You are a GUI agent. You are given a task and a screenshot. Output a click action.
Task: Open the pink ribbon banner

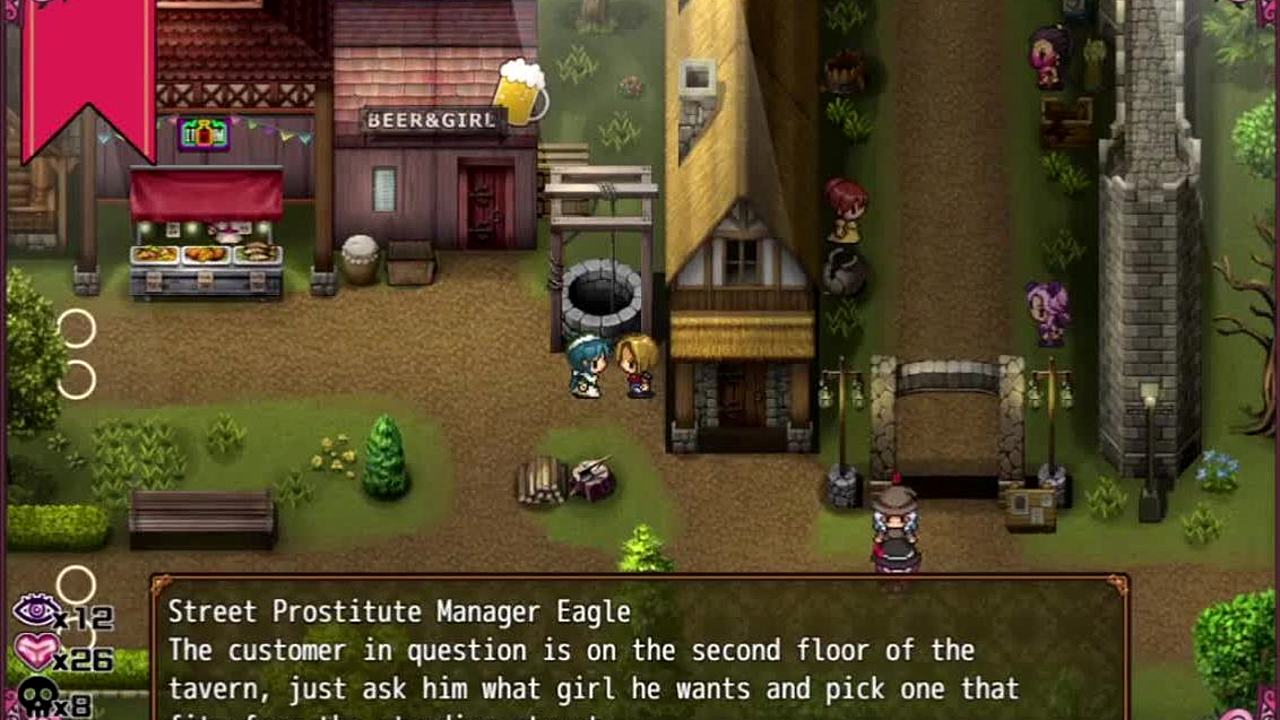pos(88,70)
